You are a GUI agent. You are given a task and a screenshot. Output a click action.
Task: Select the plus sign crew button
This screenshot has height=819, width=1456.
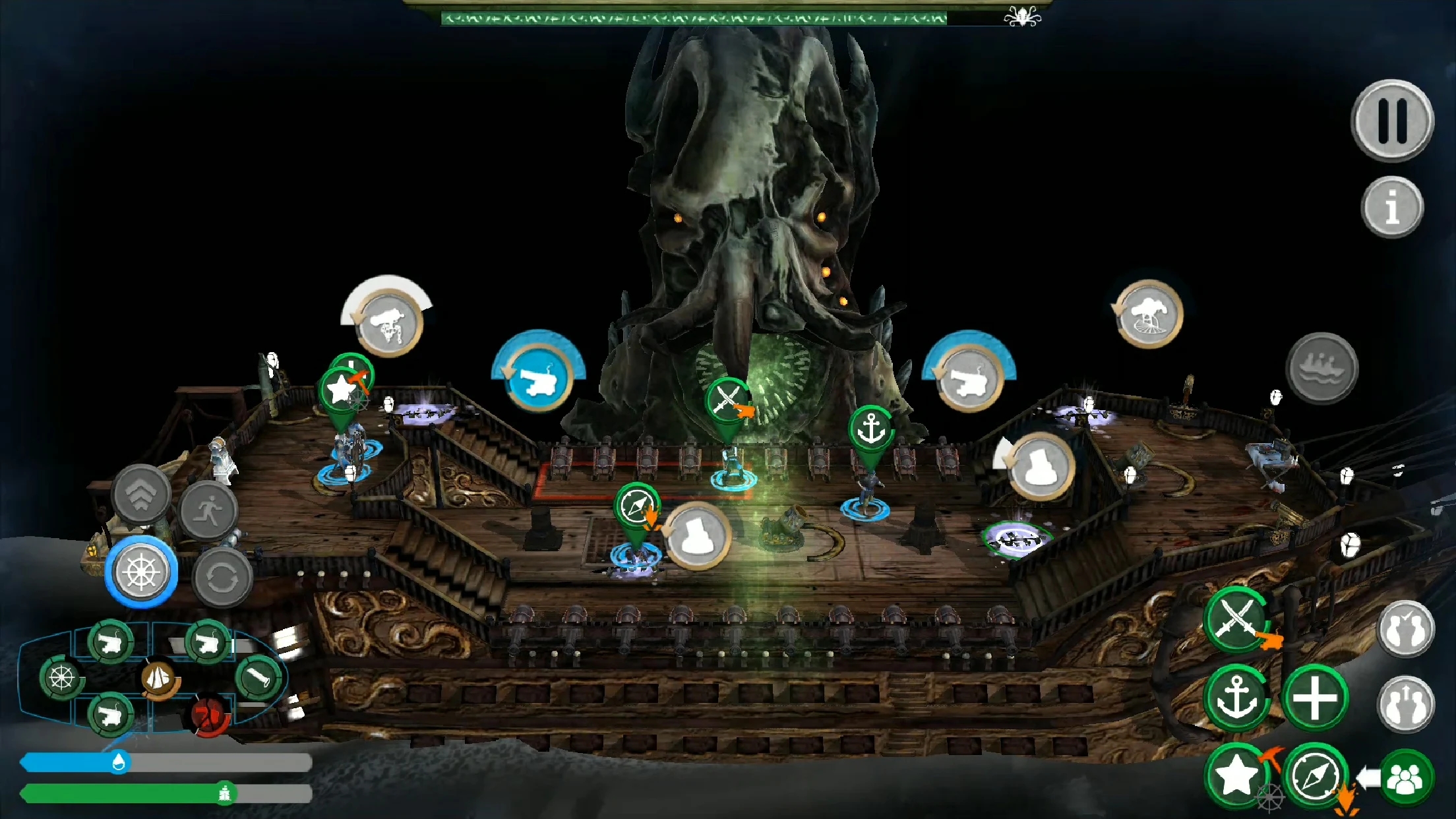point(1314,698)
